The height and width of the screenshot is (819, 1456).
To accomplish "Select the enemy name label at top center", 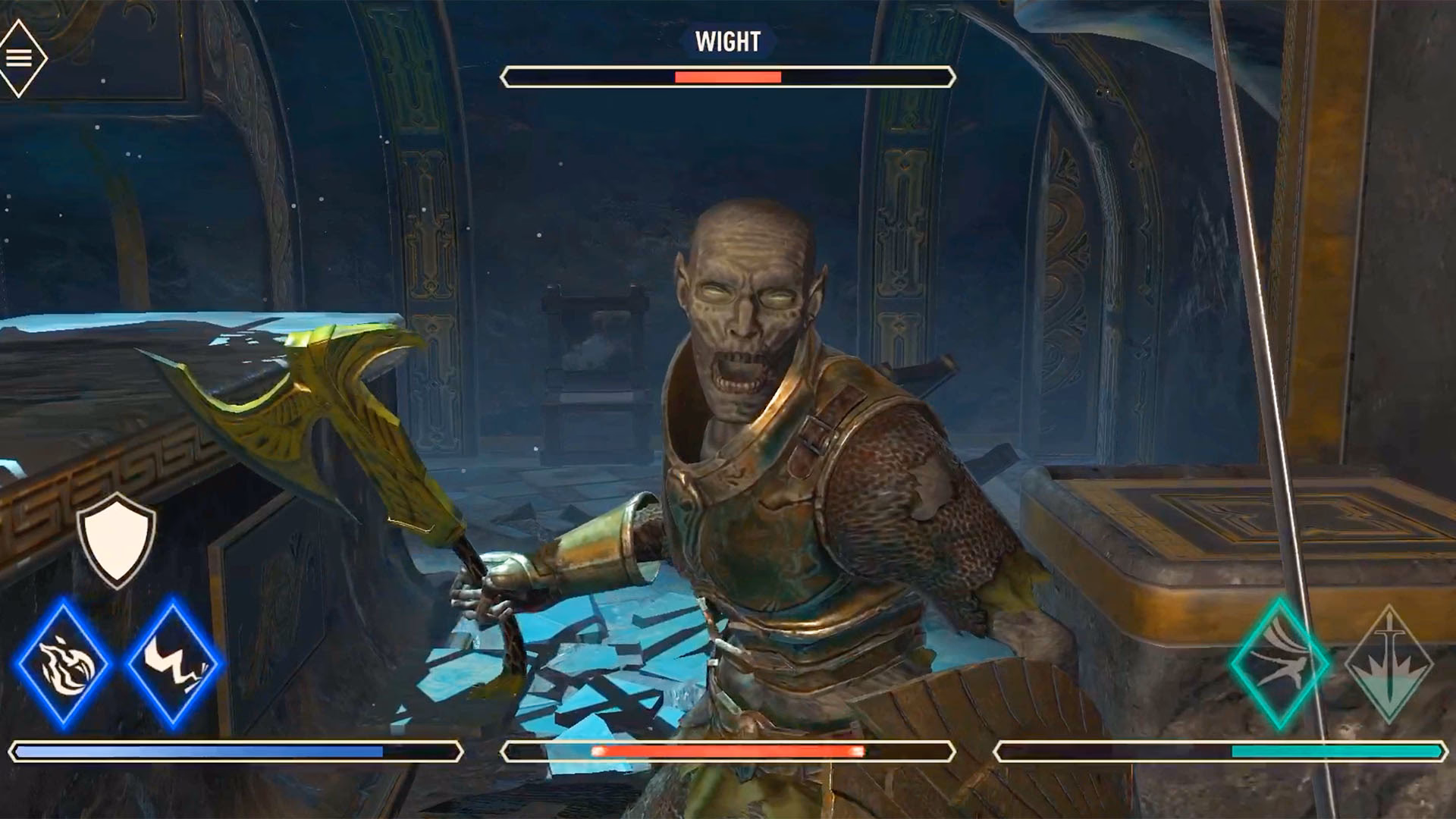I will click(726, 42).
